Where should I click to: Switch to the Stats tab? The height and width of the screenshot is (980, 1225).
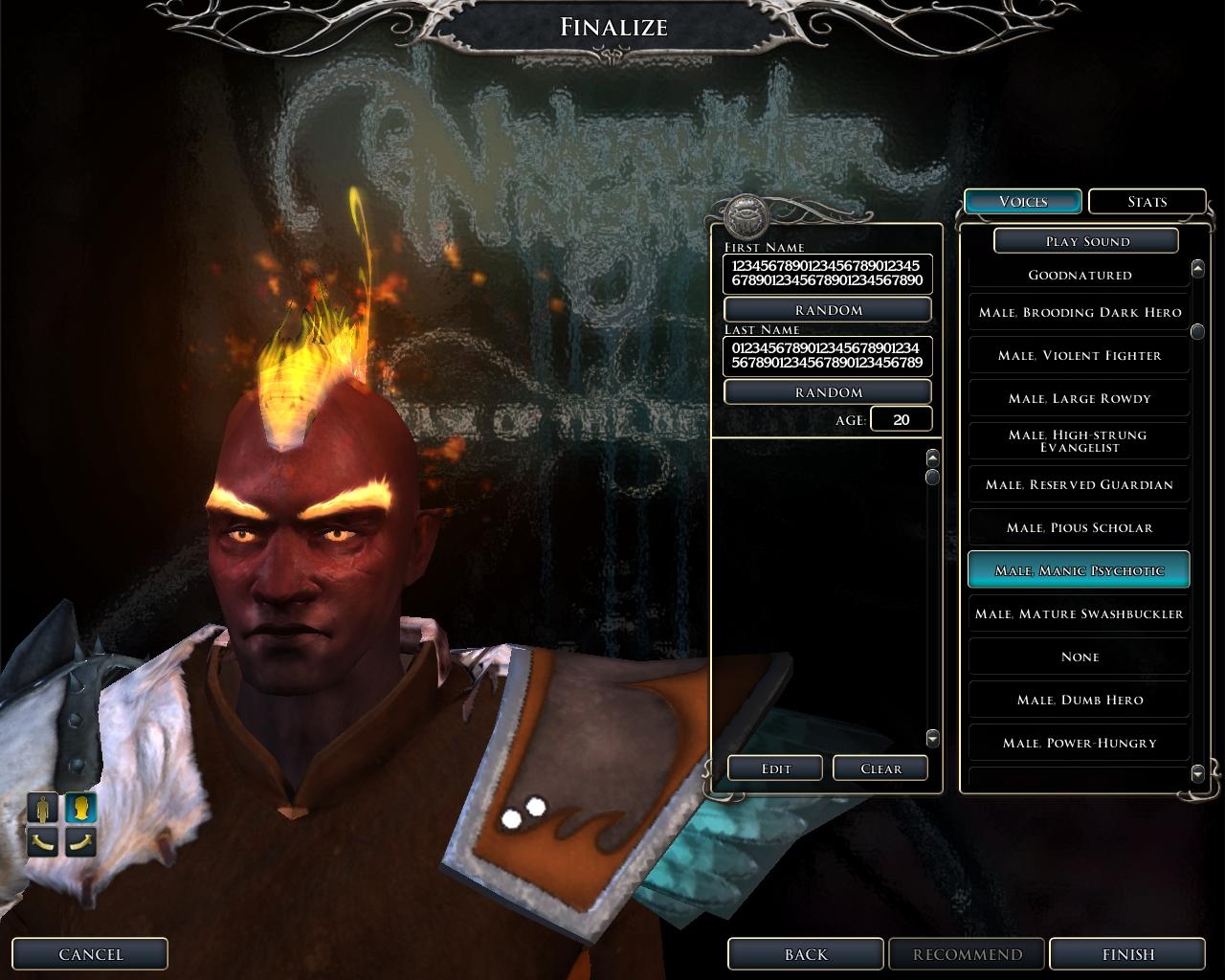tap(1147, 202)
